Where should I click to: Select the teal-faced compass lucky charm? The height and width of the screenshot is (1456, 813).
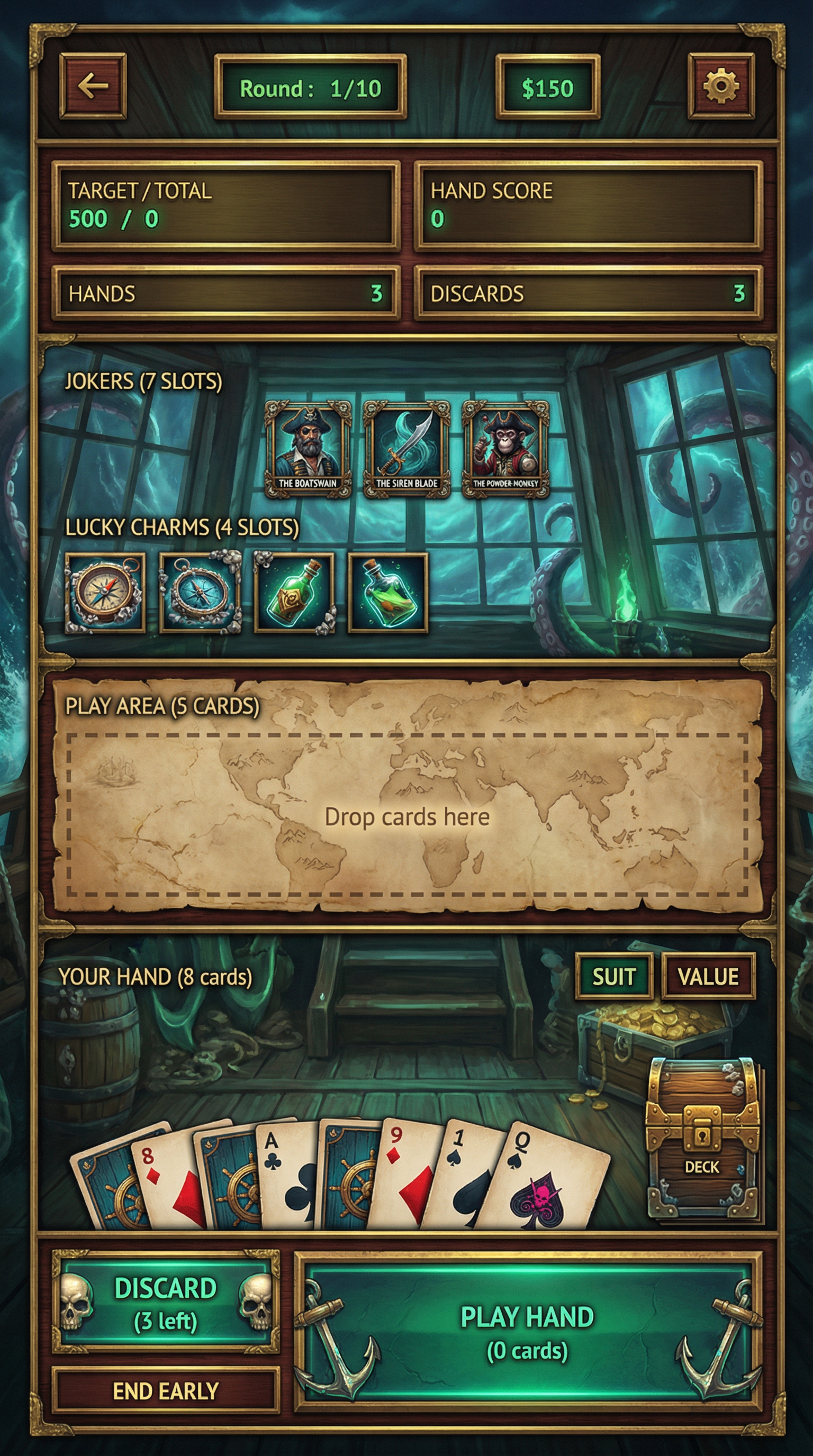pos(200,592)
